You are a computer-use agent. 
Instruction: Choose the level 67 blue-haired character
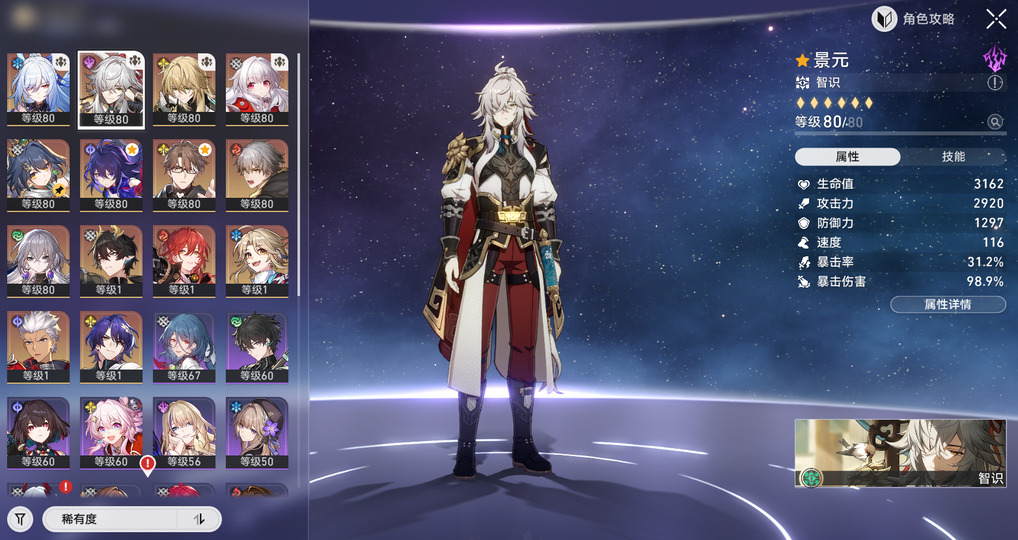pos(184,347)
